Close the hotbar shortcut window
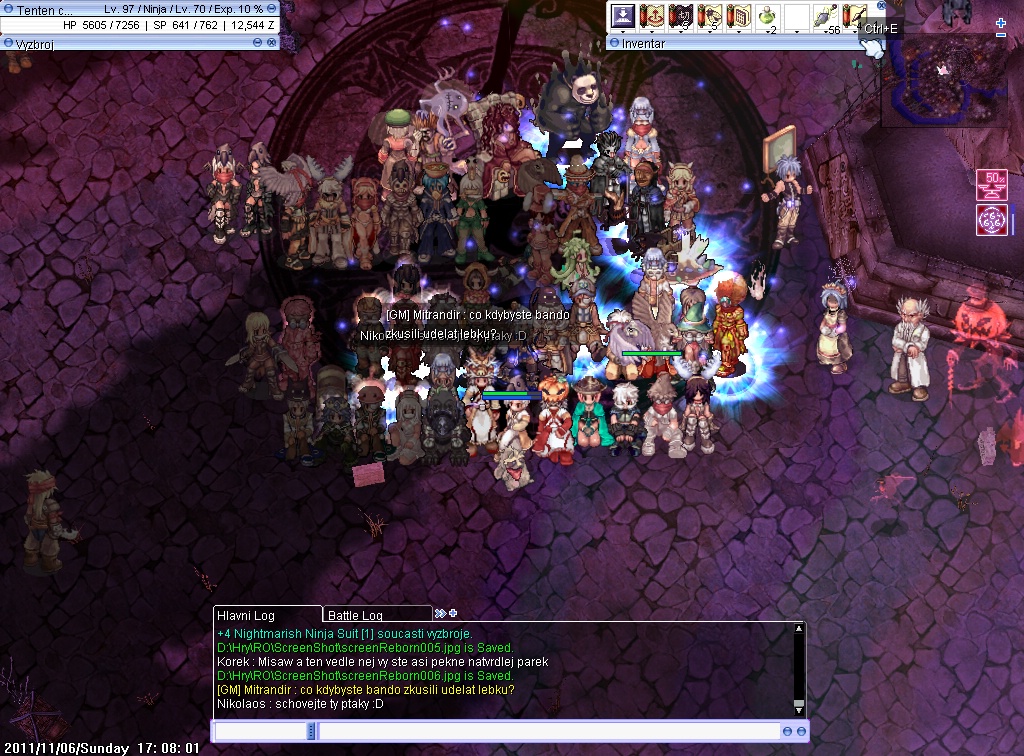 [x=881, y=5]
